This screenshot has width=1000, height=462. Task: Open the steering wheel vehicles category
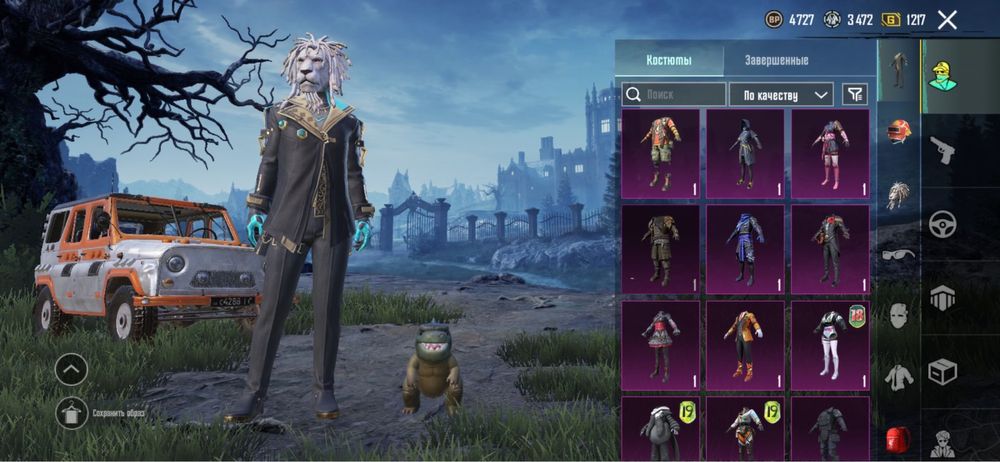(x=941, y=224)
